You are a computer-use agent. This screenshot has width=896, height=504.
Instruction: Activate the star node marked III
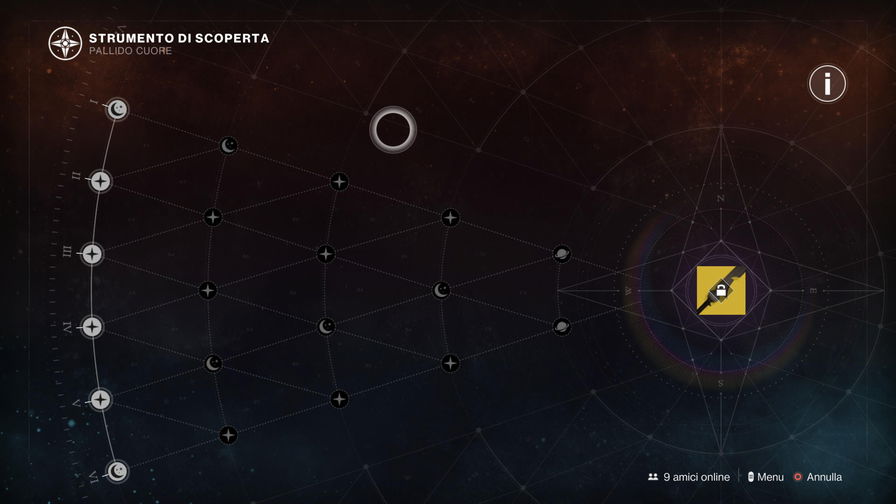click(92, 254)
